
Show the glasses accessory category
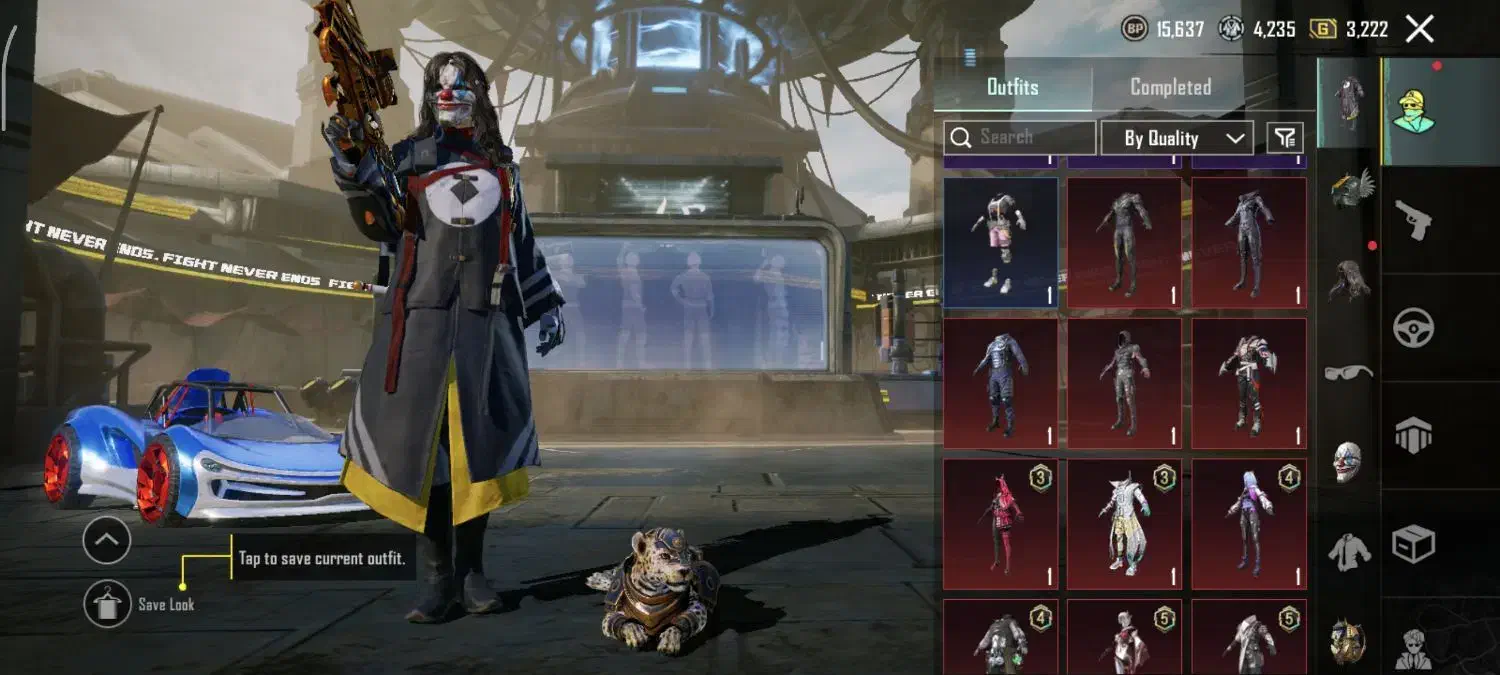[x=1348, y=372]
